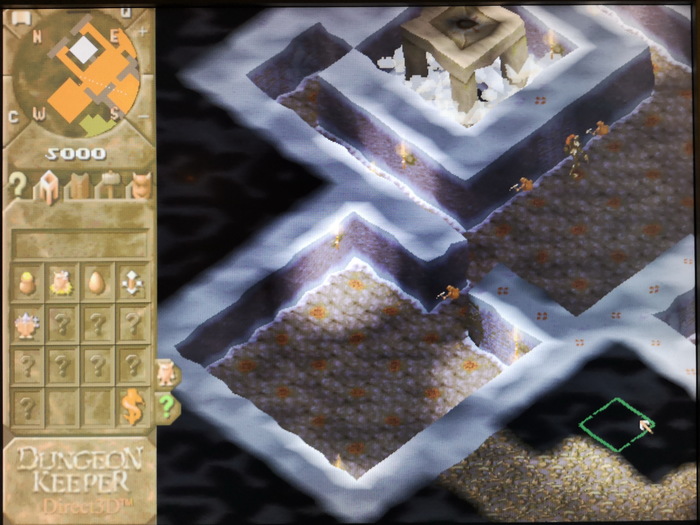700x525 pixels.
Task: Switch to the spells panel tab
Action: [x=79, y=186]
